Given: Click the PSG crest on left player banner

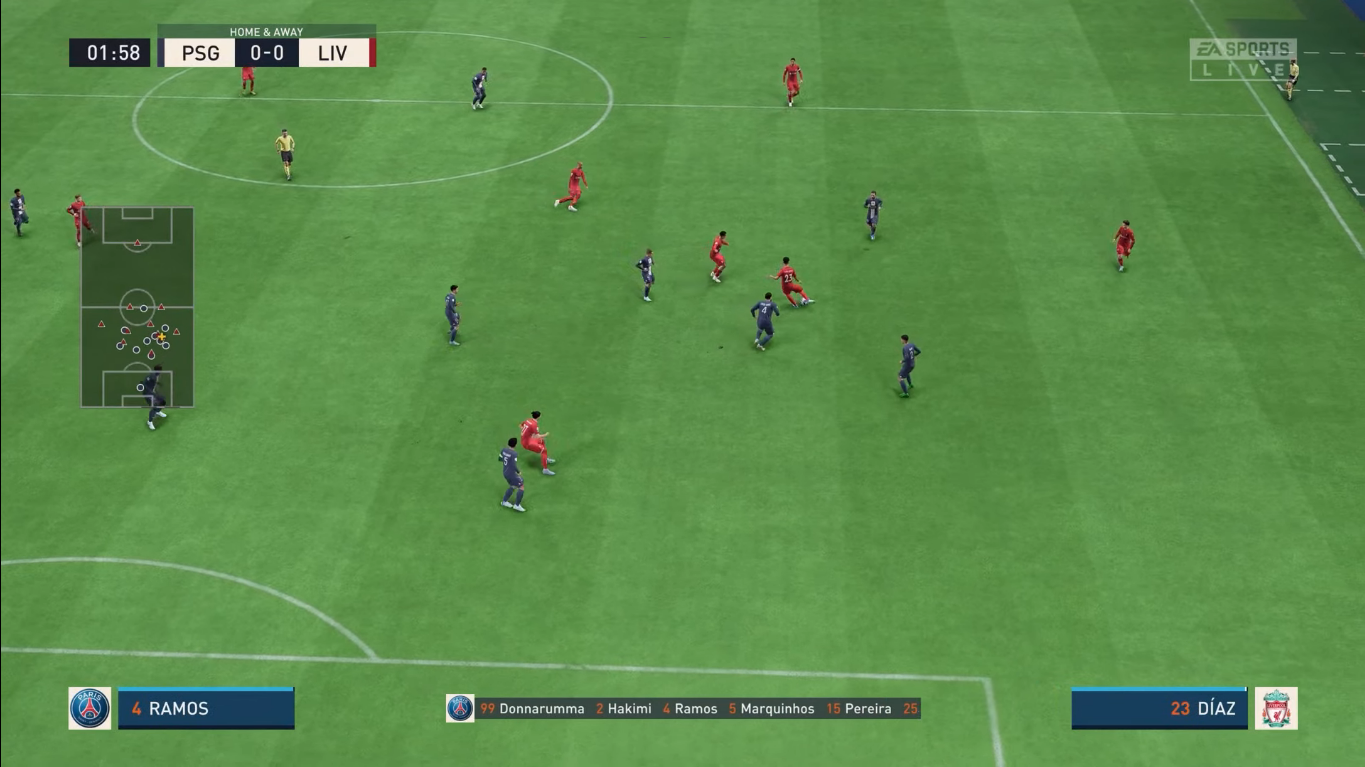Looking at the screenshot, I should pyautogui.click(x=89, y=707).
